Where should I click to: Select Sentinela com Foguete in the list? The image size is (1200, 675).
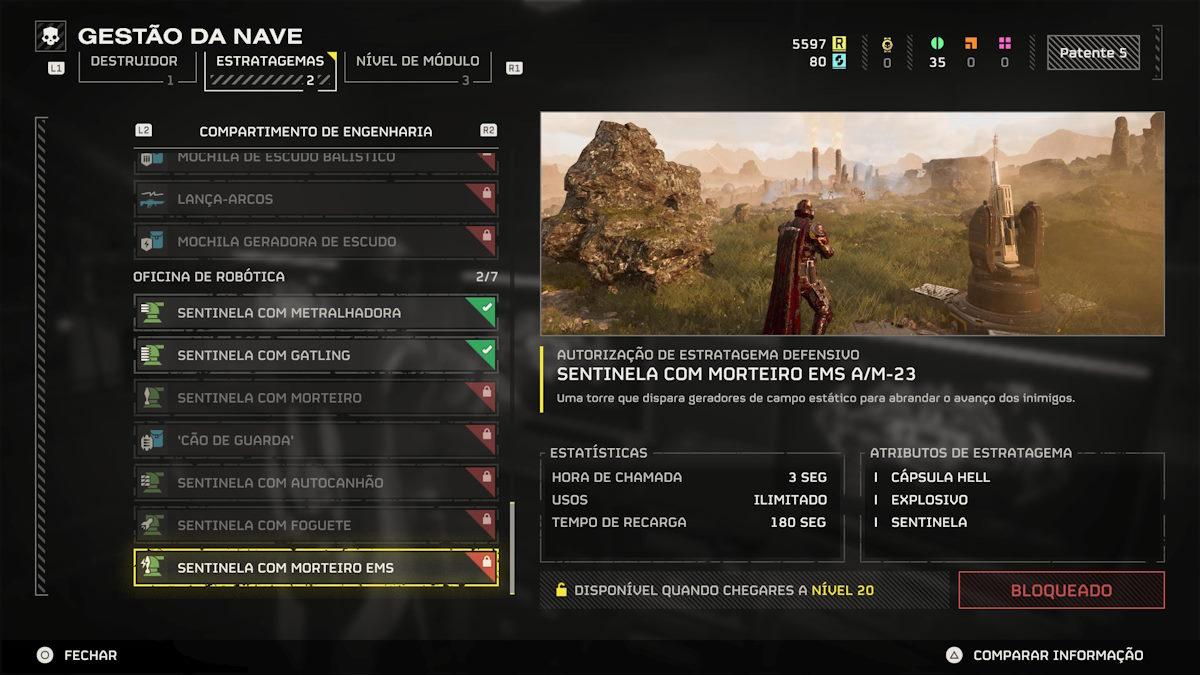click(315, 525)
